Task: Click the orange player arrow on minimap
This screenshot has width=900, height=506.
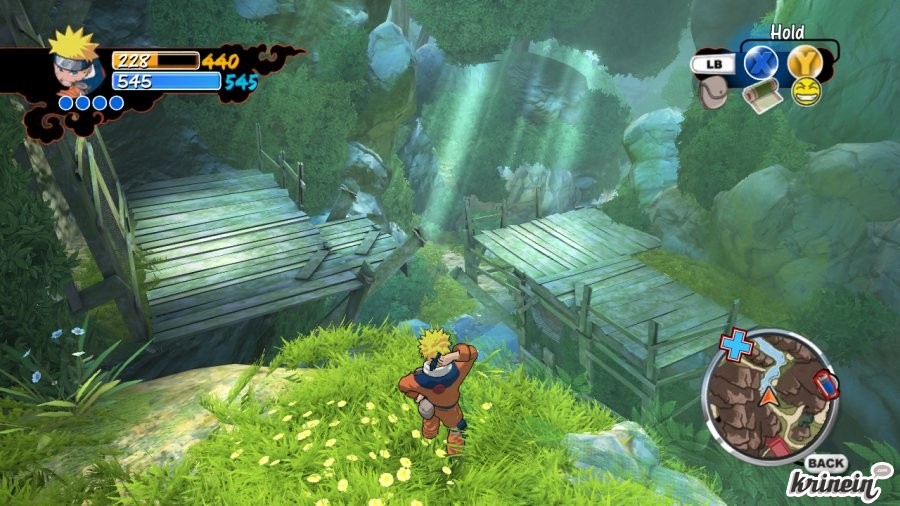Action: pyautogui.click(x=768, y=397)
